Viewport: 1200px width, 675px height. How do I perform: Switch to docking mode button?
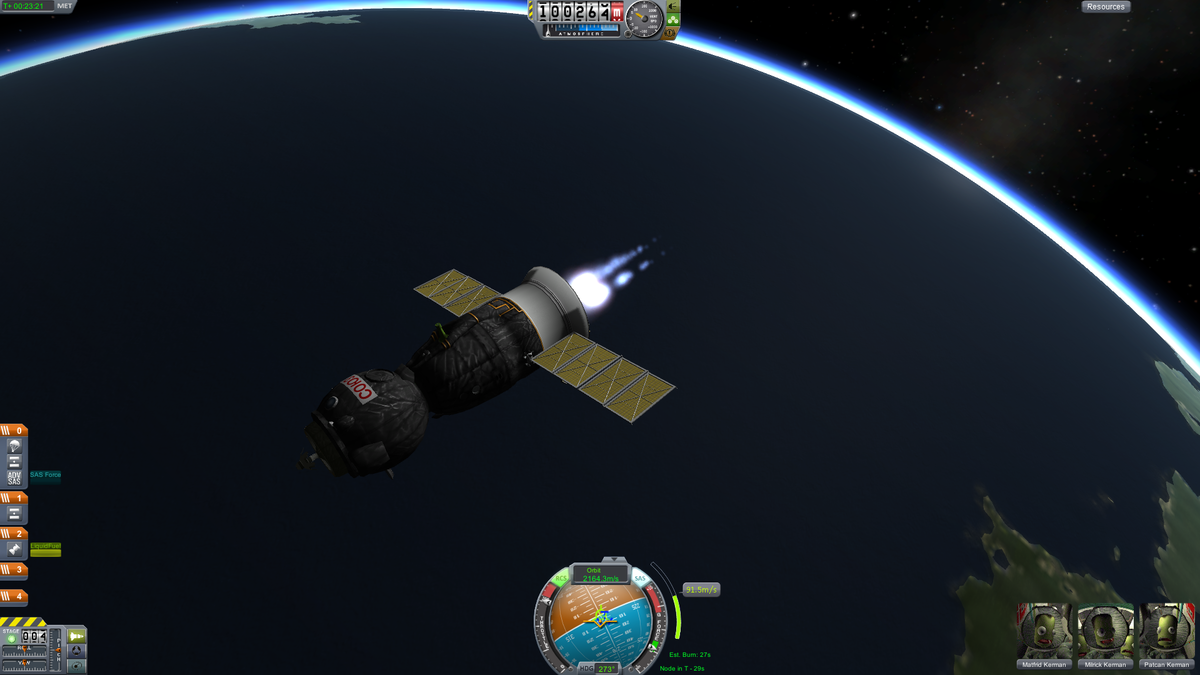[x=77, y=651]
